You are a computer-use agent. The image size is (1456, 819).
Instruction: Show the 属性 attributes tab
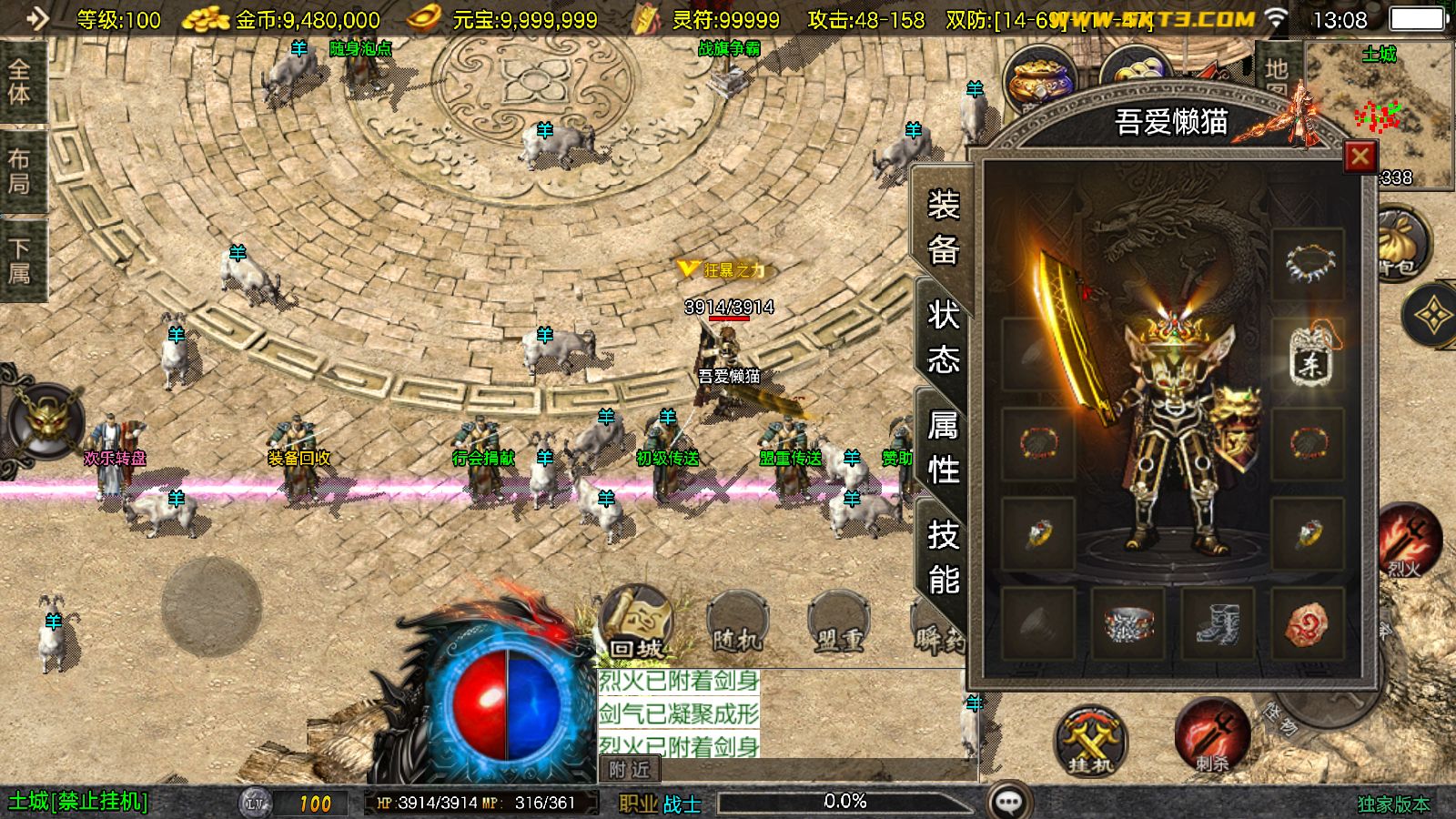point(944,447)
